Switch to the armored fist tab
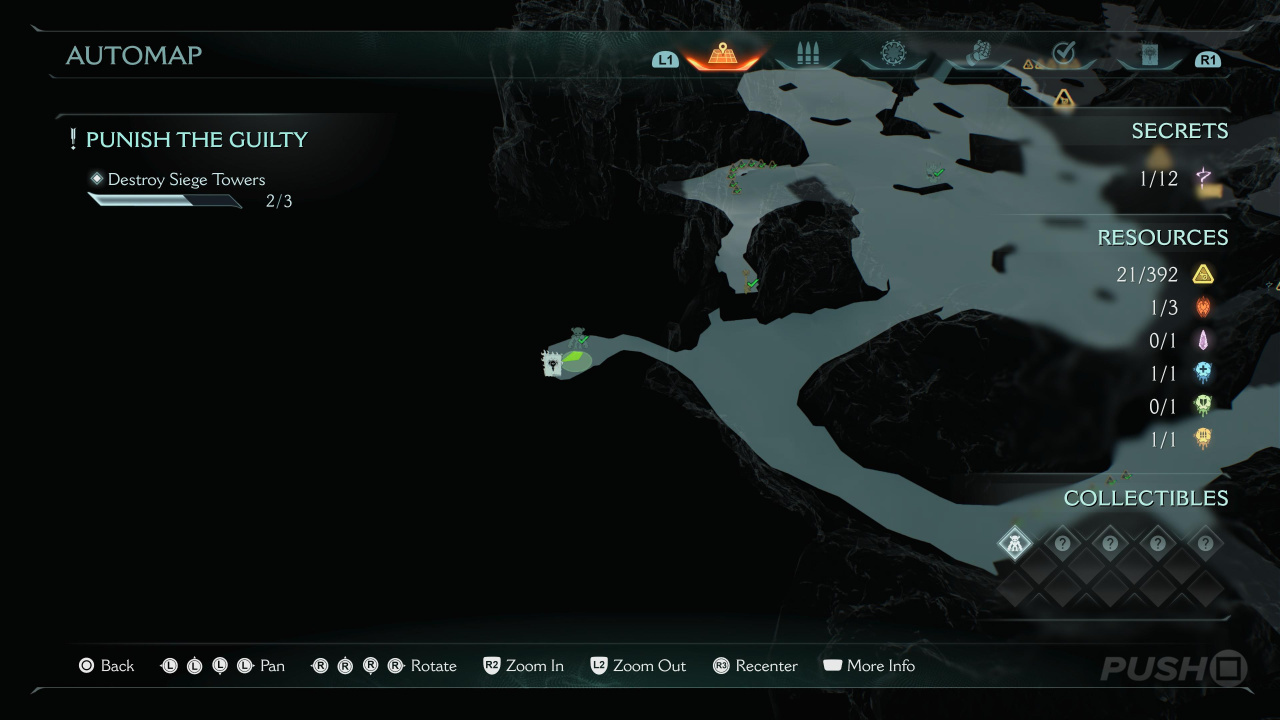Screen dimensions: 1280x720 click(978, 54)
